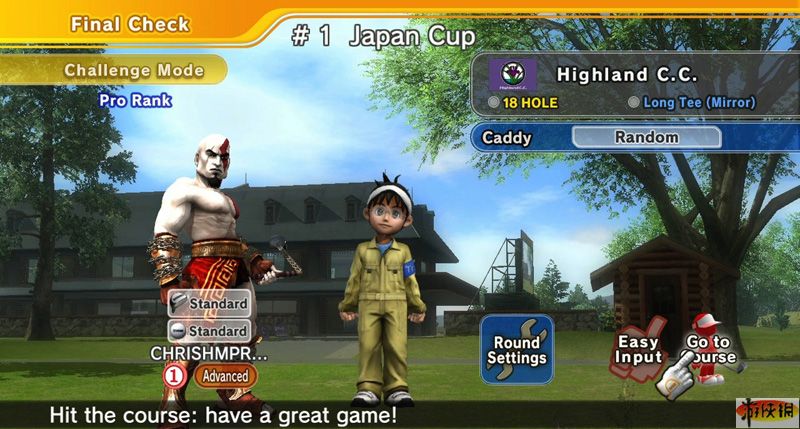Choose Go to Course
800x429 pixels.
[x=708, y=350]
